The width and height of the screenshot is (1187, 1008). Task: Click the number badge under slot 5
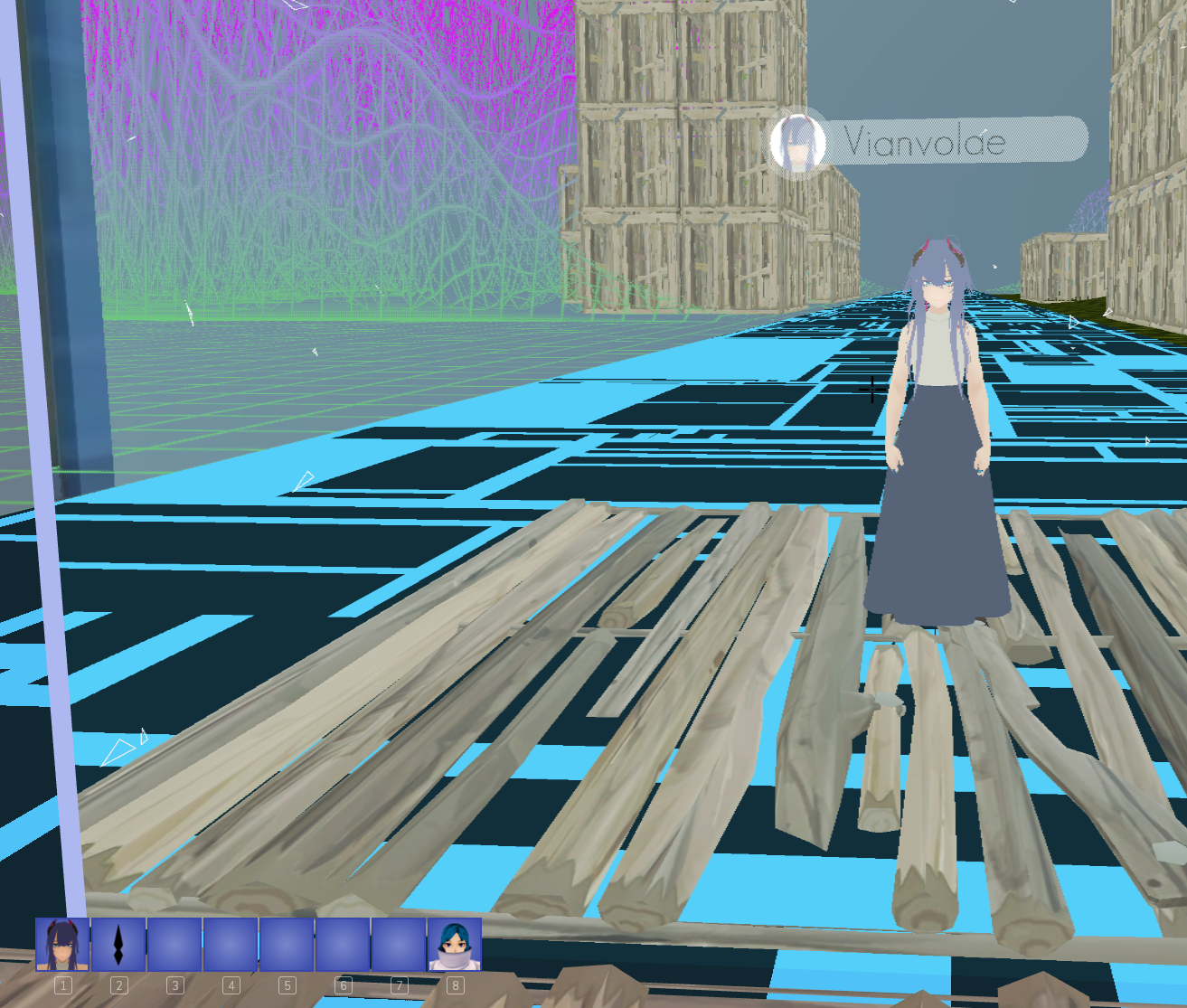pyautogui.click(x=287, y=986)
